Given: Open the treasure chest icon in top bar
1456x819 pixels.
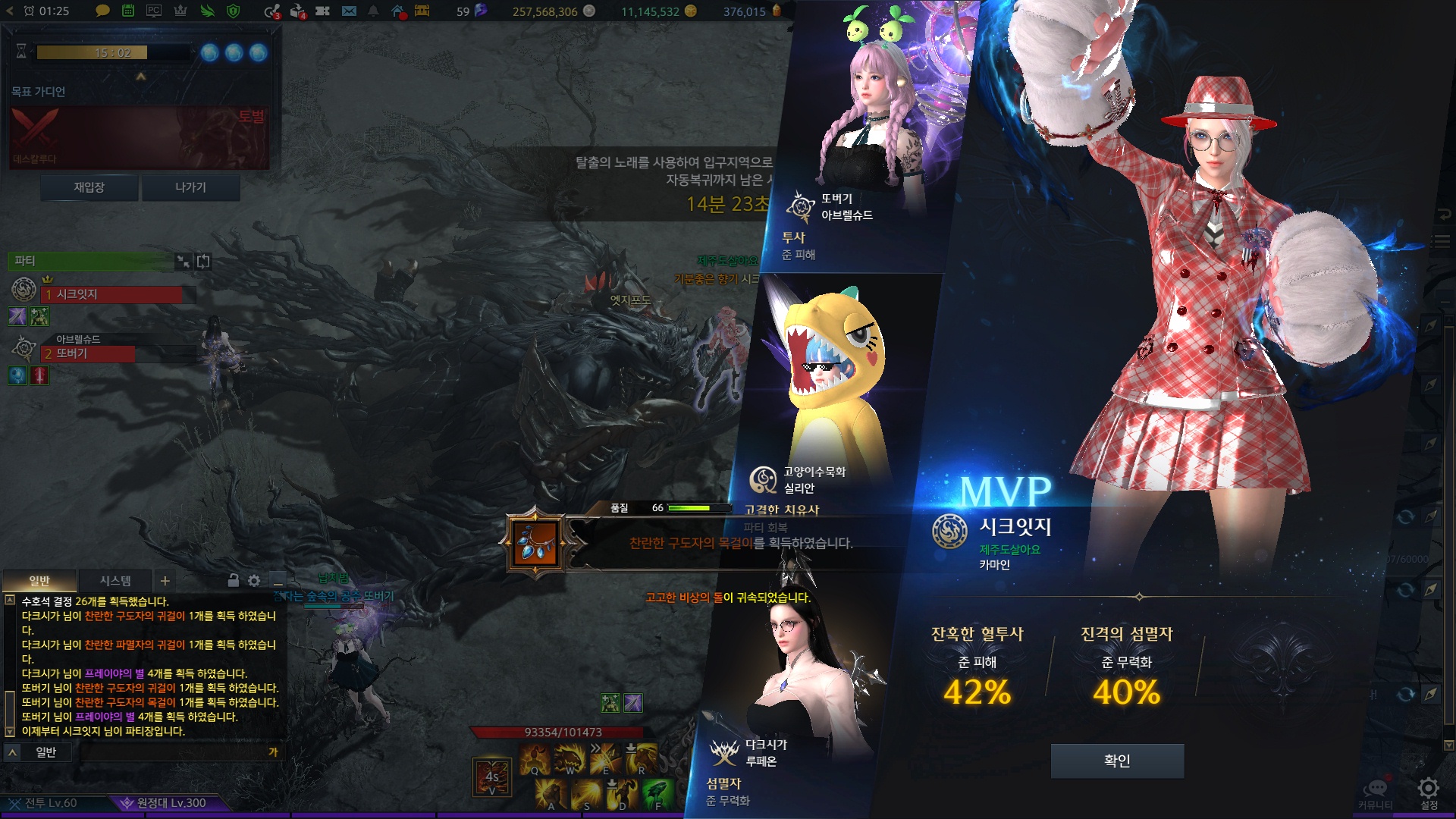Looking at the screenshot, I should click(422, 11).
